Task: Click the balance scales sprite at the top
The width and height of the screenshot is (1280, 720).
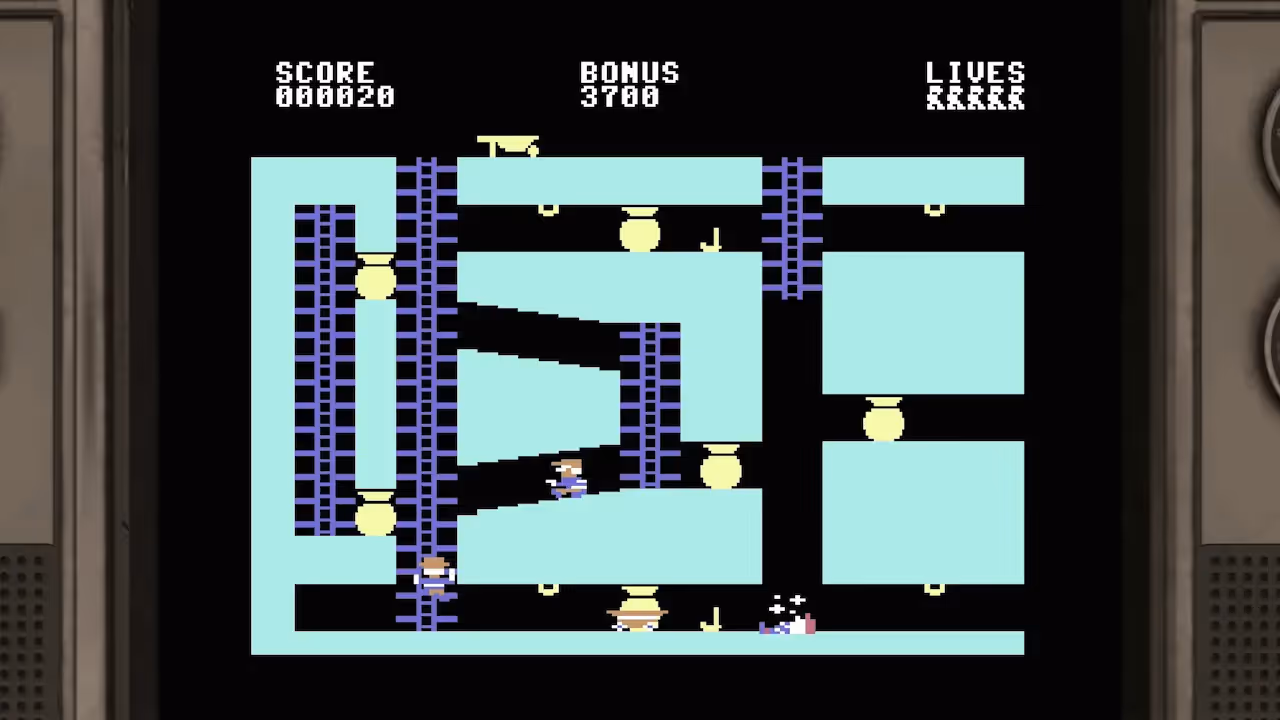Action: coord(510,145)
